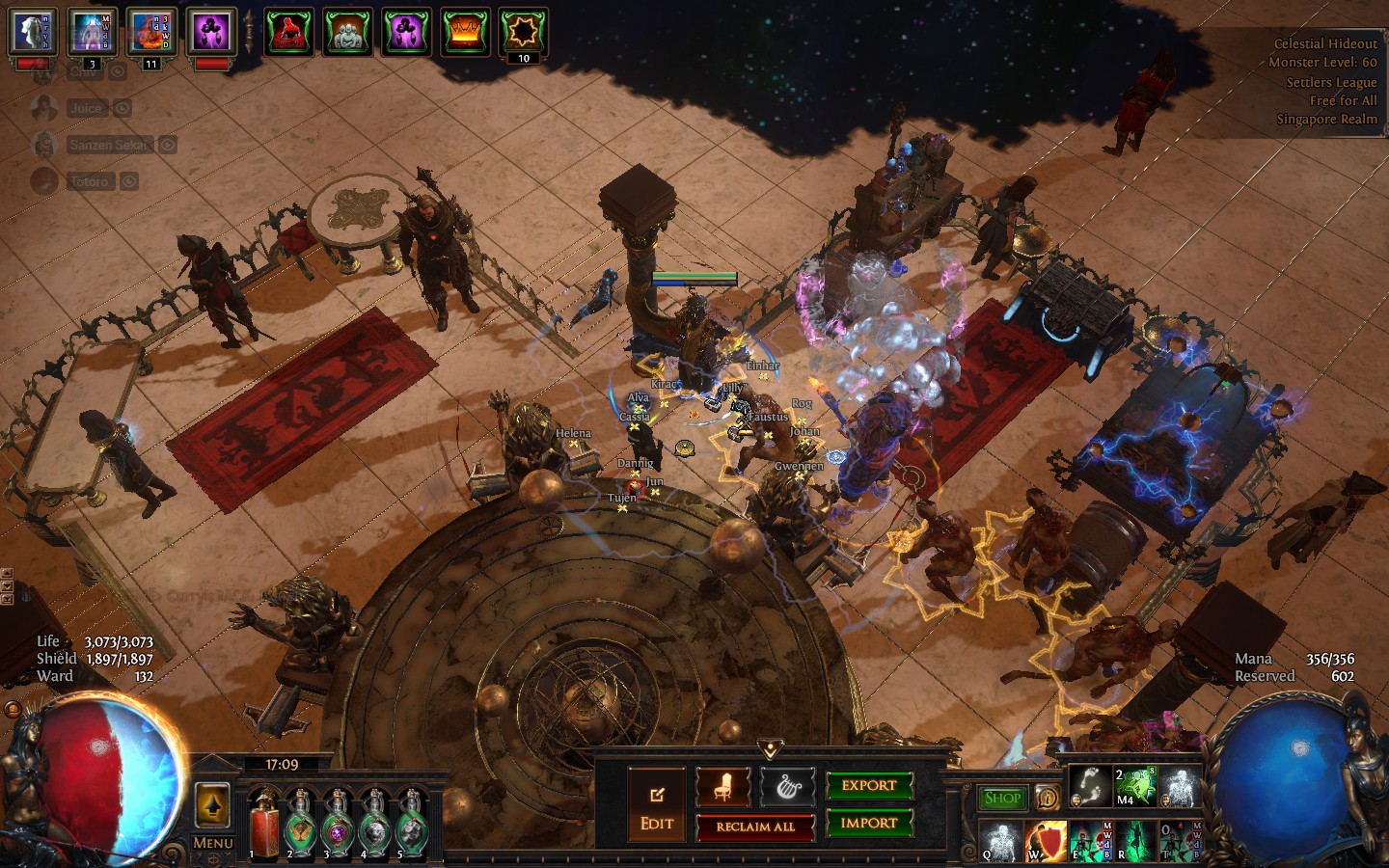Click the gold up-arrow level-up button
The height and width of the screenshot is (868, 1389).
tap(212, 805)
